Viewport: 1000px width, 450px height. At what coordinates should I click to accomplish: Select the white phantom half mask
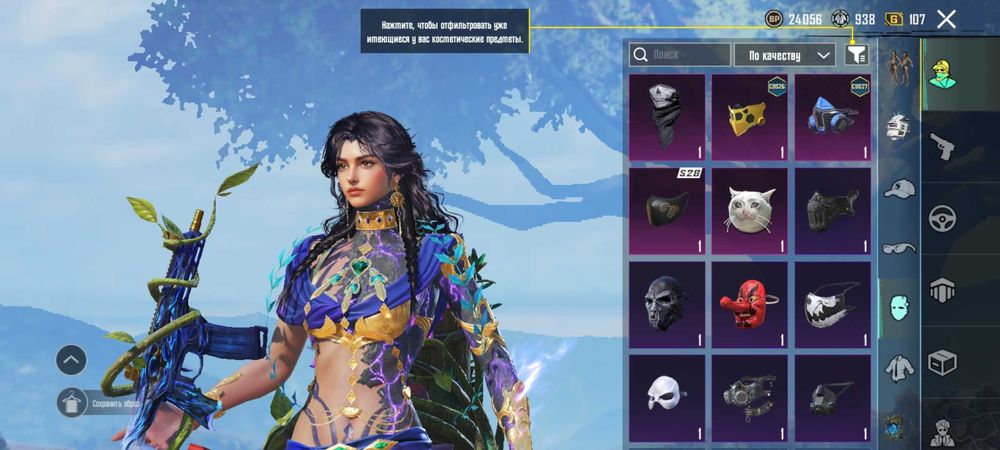click(x=667, y=397)
